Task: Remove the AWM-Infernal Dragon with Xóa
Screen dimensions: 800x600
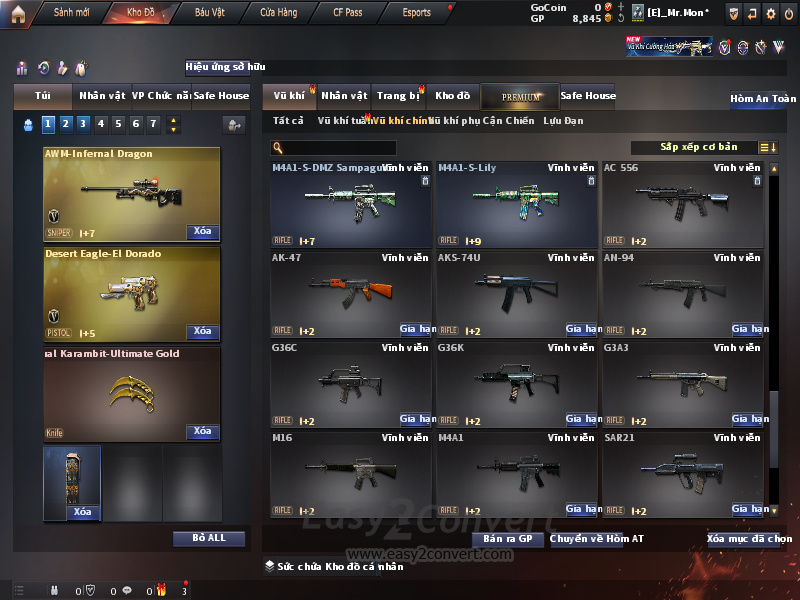Action: pyautogui.click(x=202, y=231)
